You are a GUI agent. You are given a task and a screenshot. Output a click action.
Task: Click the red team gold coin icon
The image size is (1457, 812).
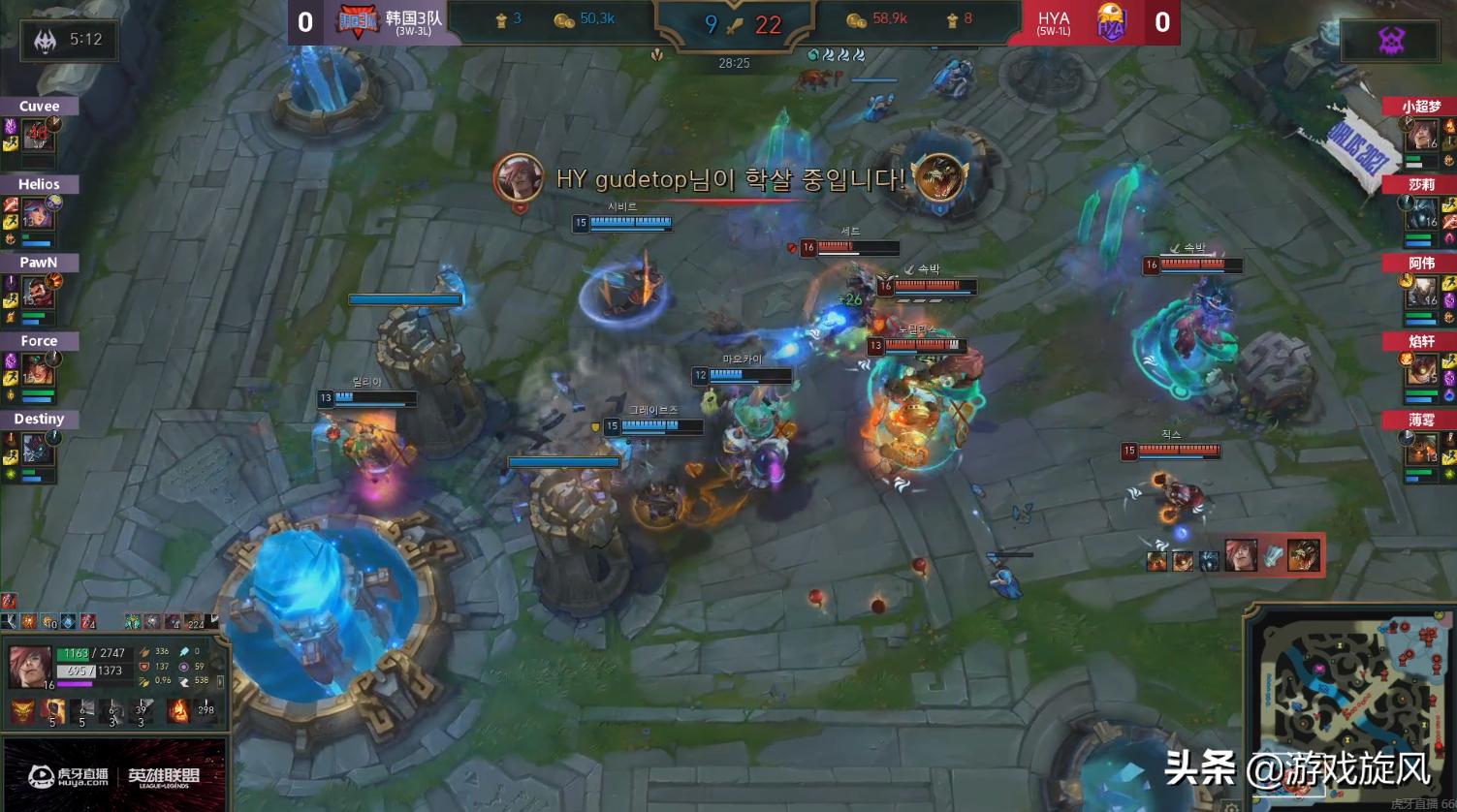[x=856, y=18]
